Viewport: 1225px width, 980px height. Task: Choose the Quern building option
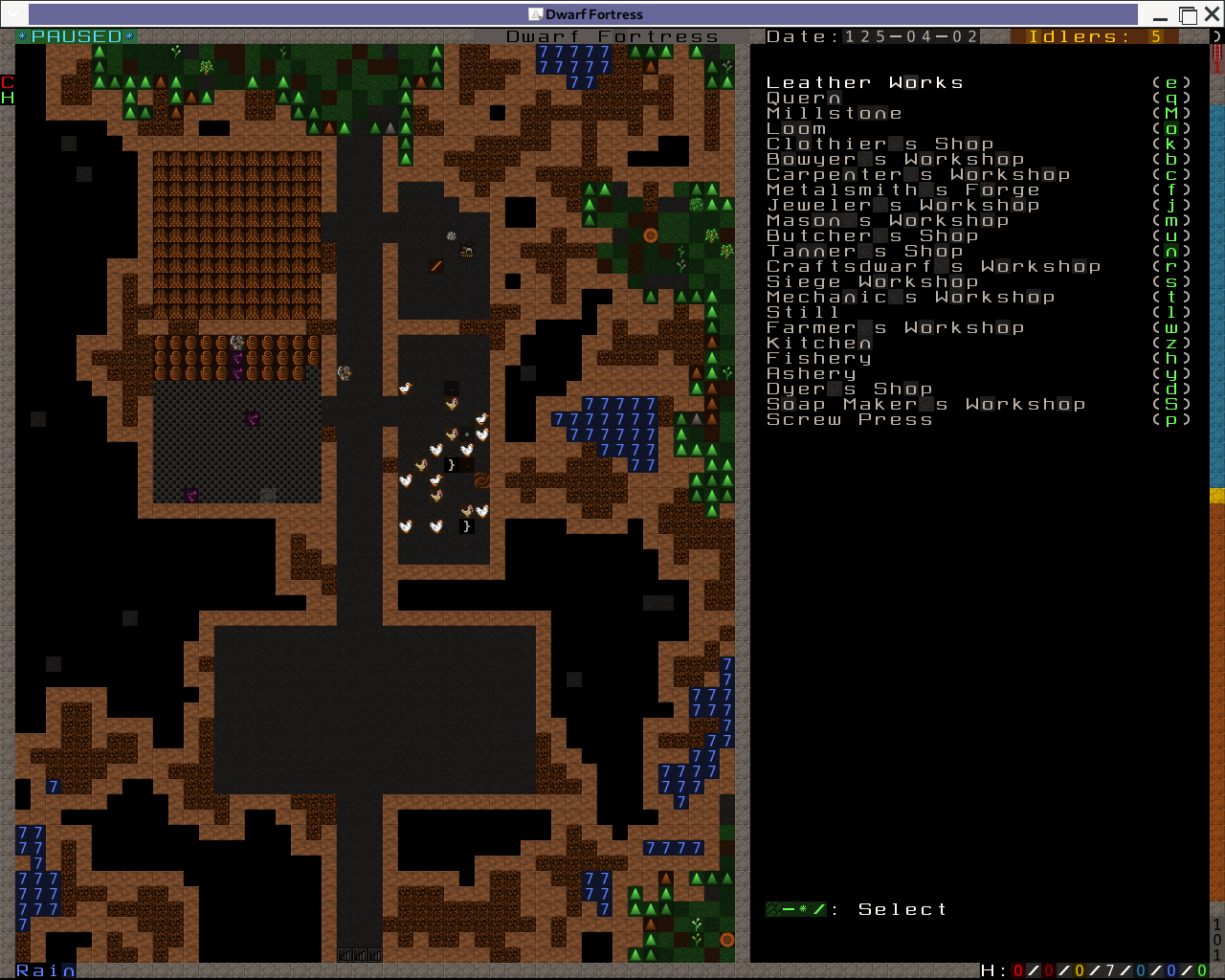(x=804, y=99)
